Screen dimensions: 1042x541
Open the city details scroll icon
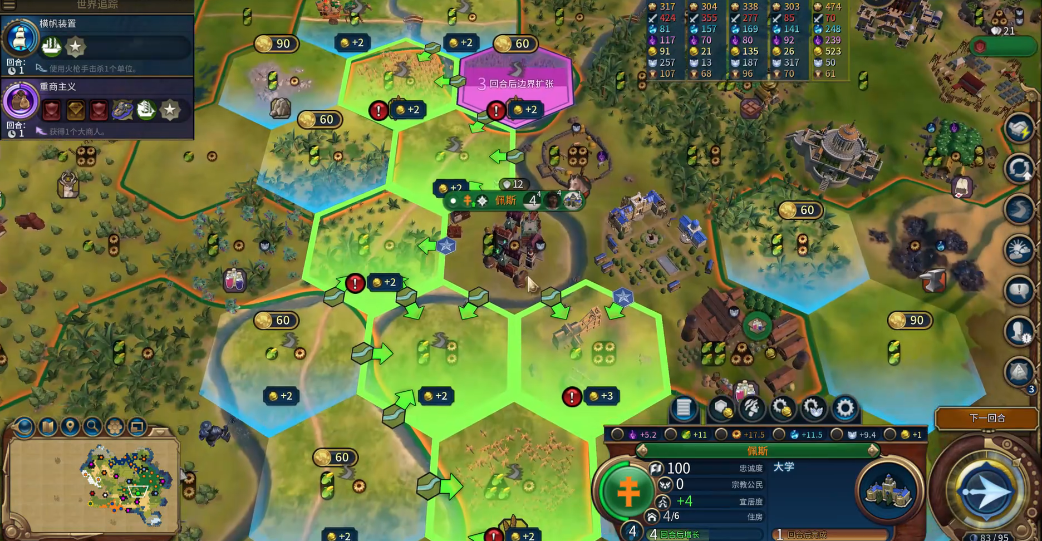tap(684, 408)
